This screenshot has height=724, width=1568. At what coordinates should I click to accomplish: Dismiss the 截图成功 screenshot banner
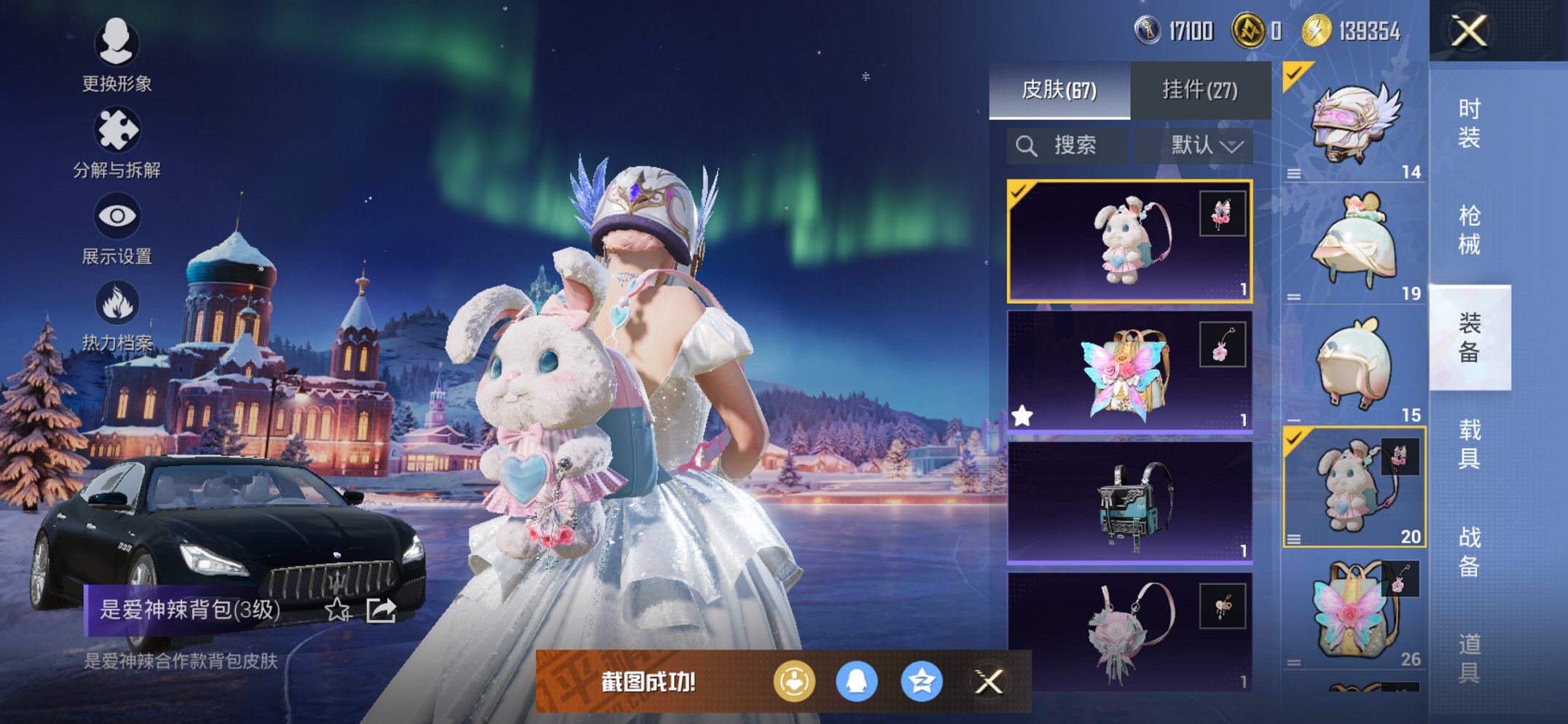coord(989,682)
